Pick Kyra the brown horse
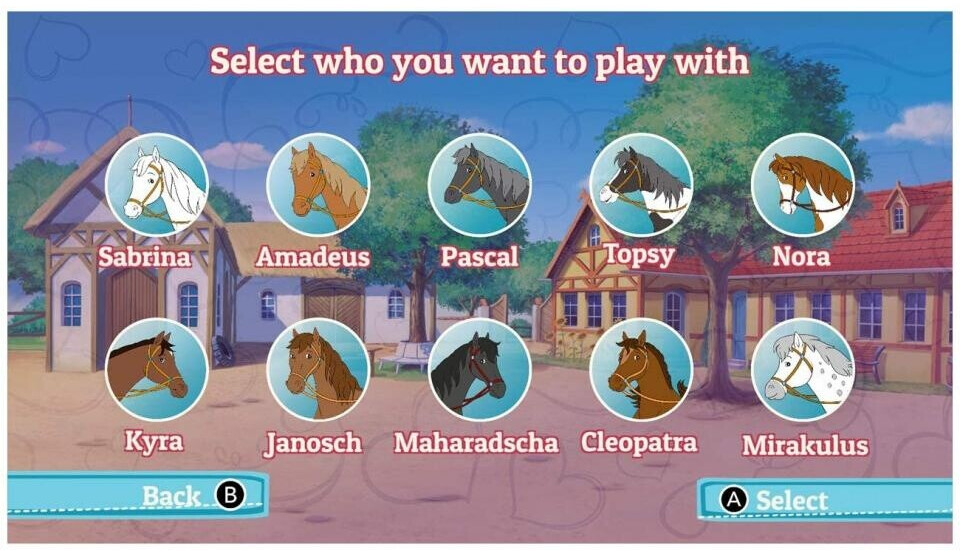 pyautogui.click(x=157, y=370)
